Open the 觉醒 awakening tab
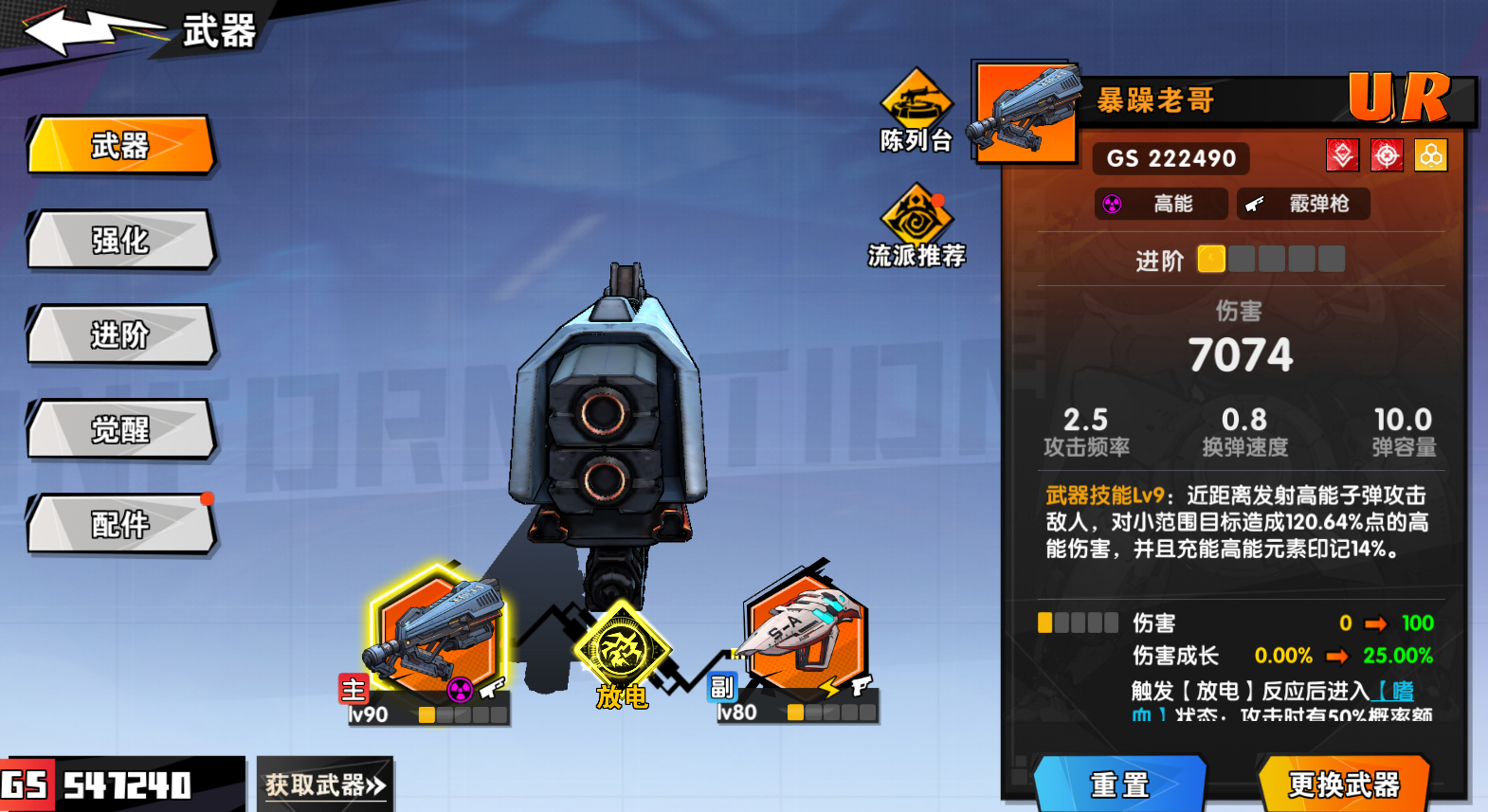 click(x=118, y=429)
